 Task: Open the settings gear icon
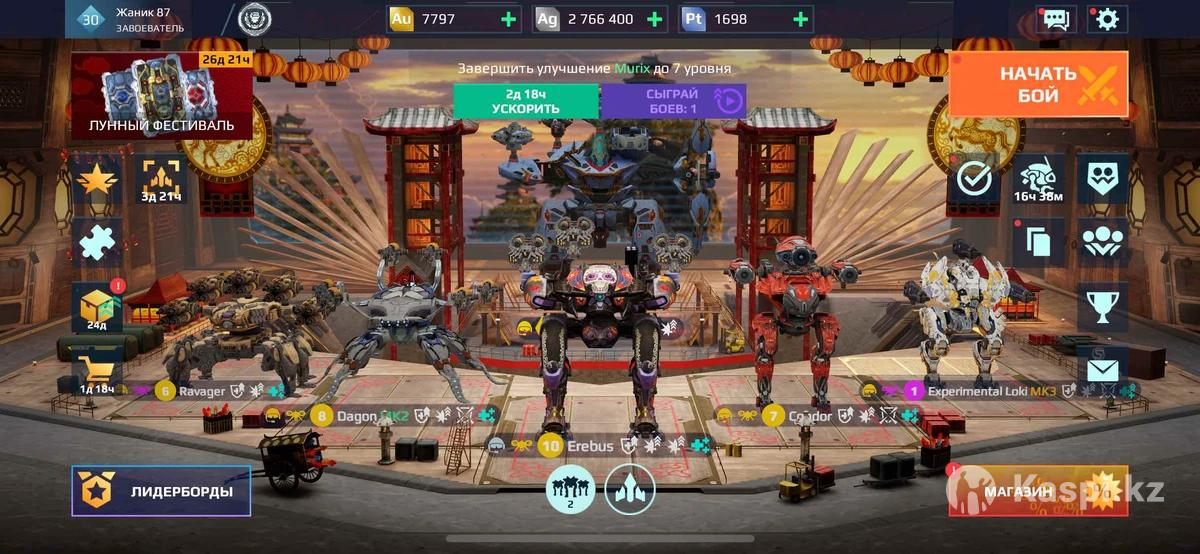pos(1106,19)
